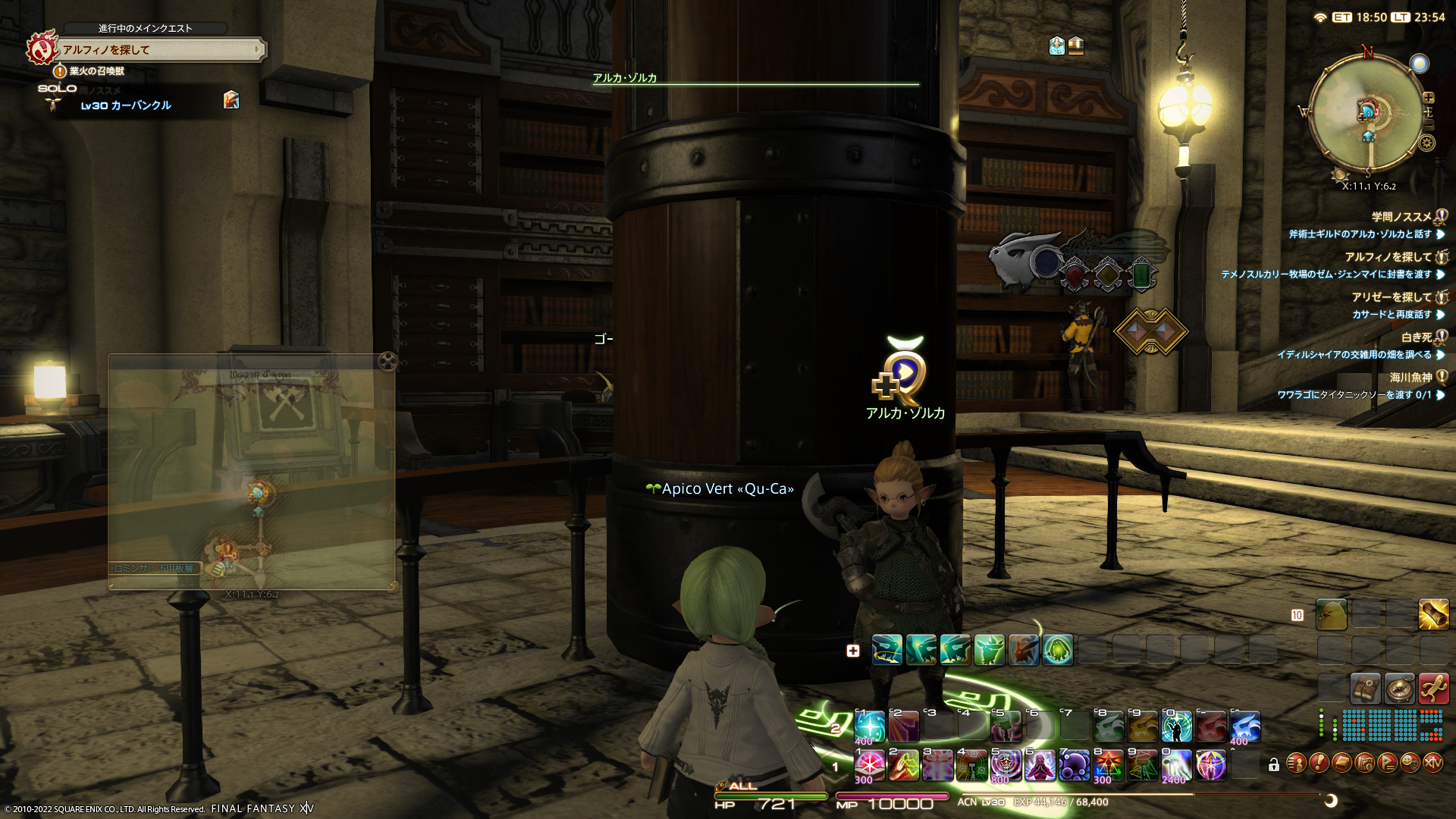Zoom in the minimap with plus button

pos(1429,98)
